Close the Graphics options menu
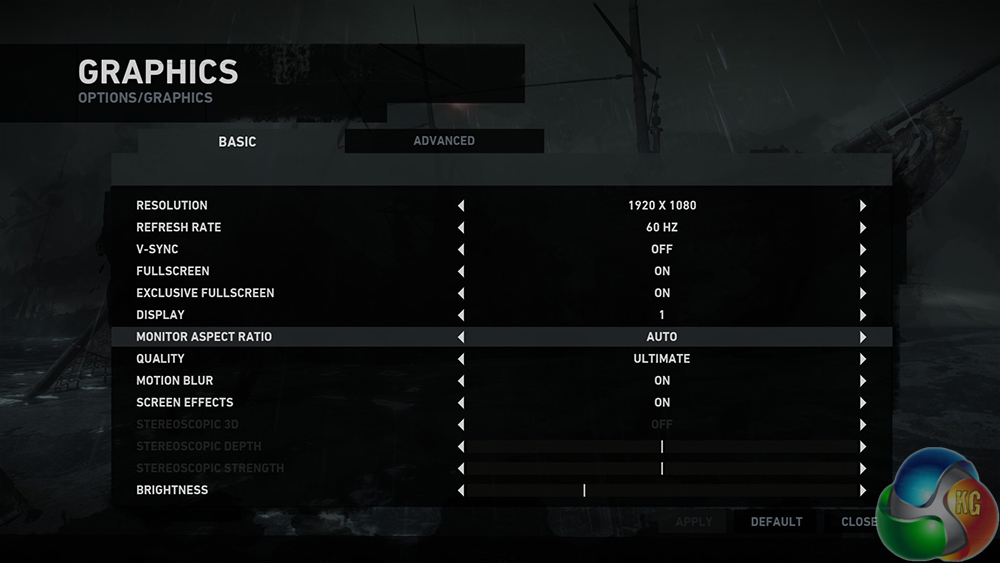The image size is (1000, 563). tap(859, 522)
